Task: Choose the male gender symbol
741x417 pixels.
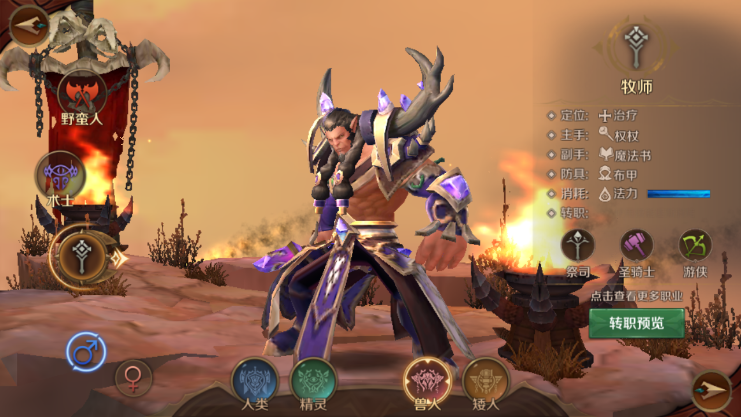Action: coord(85,352)
